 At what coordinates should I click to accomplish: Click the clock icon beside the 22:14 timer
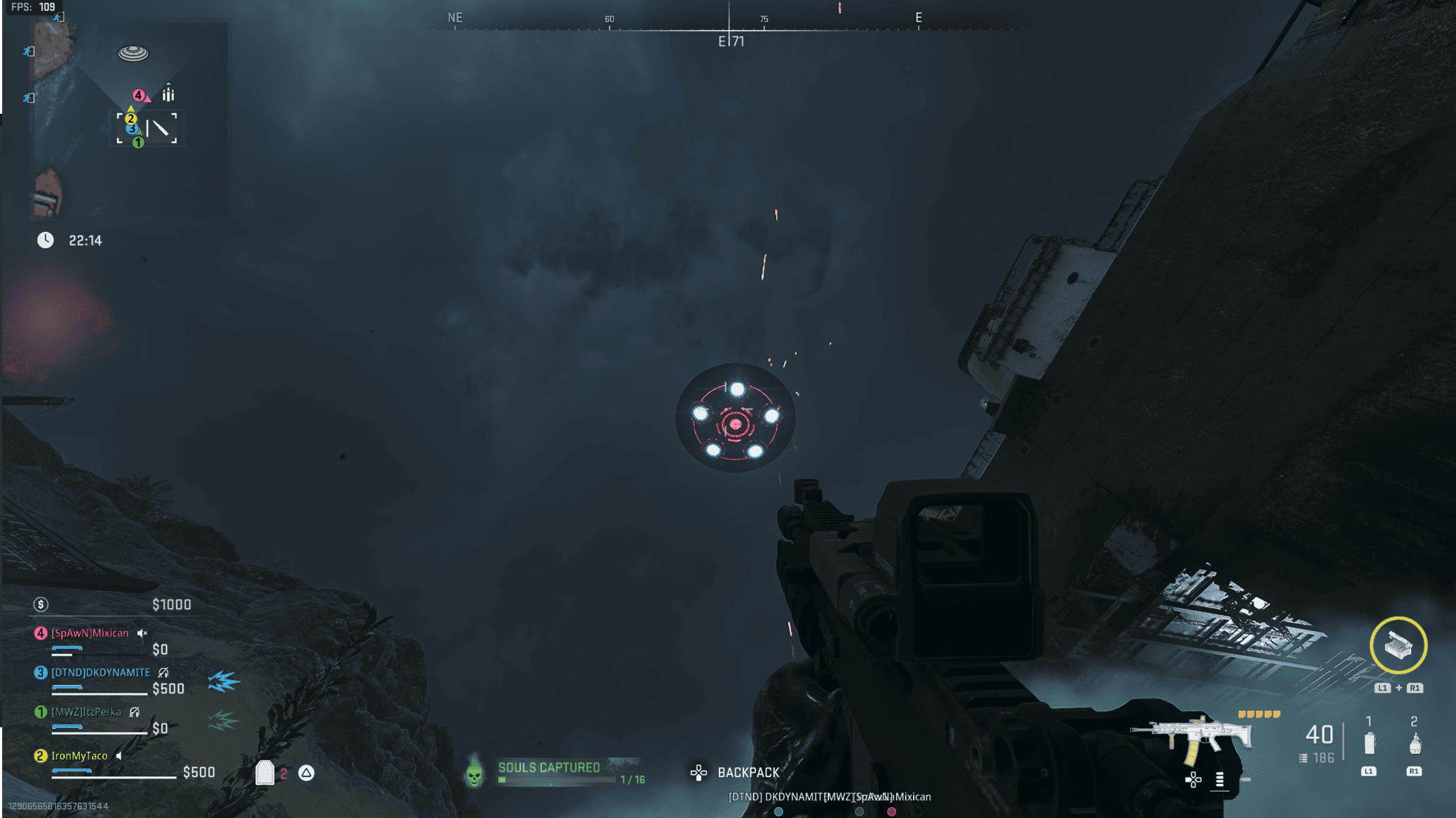[46, 240]
